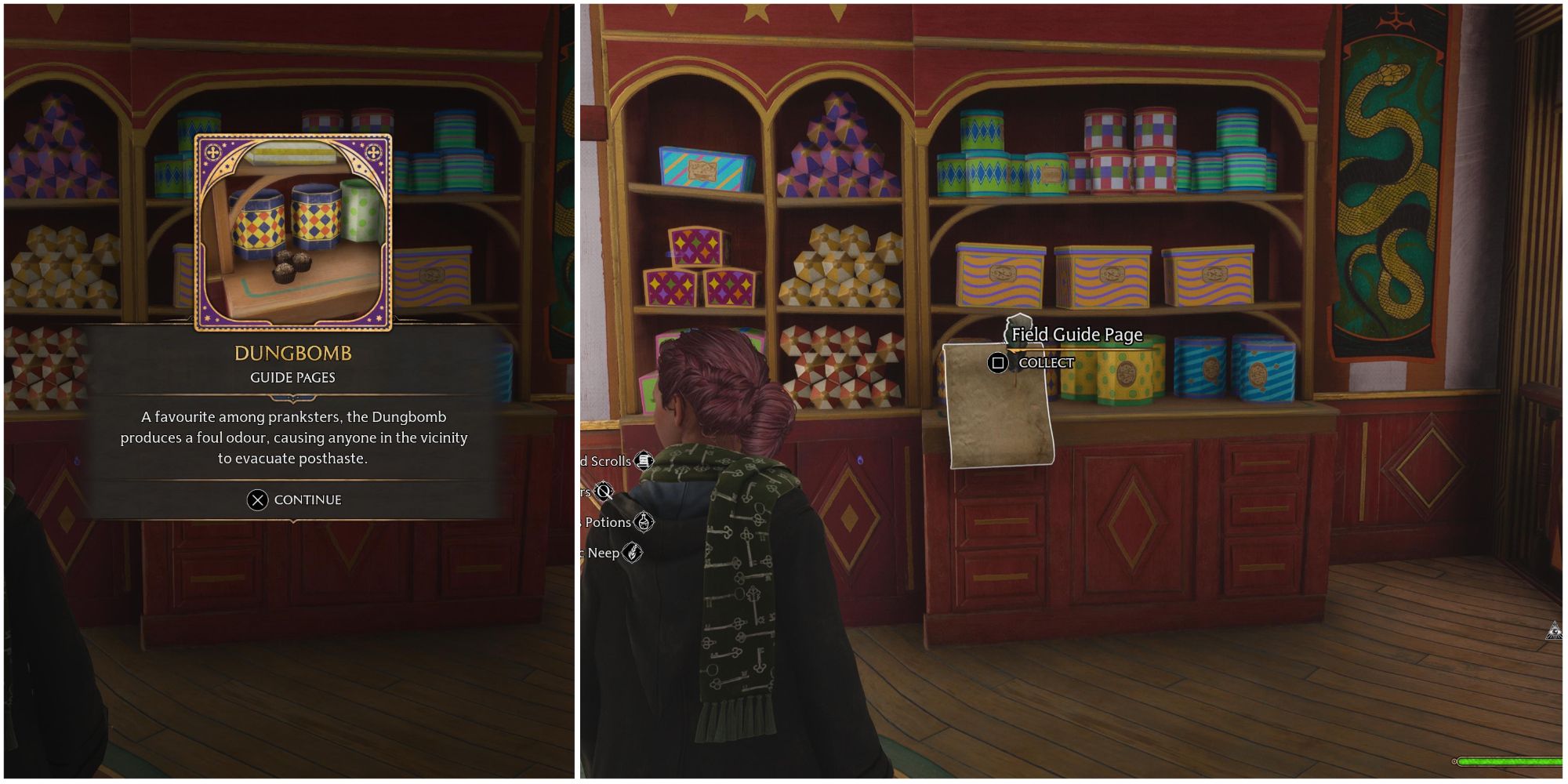1568x784 pixels.
Task: Click the GUIDE PAGES subtitle
Action: (x=291, y=377)
